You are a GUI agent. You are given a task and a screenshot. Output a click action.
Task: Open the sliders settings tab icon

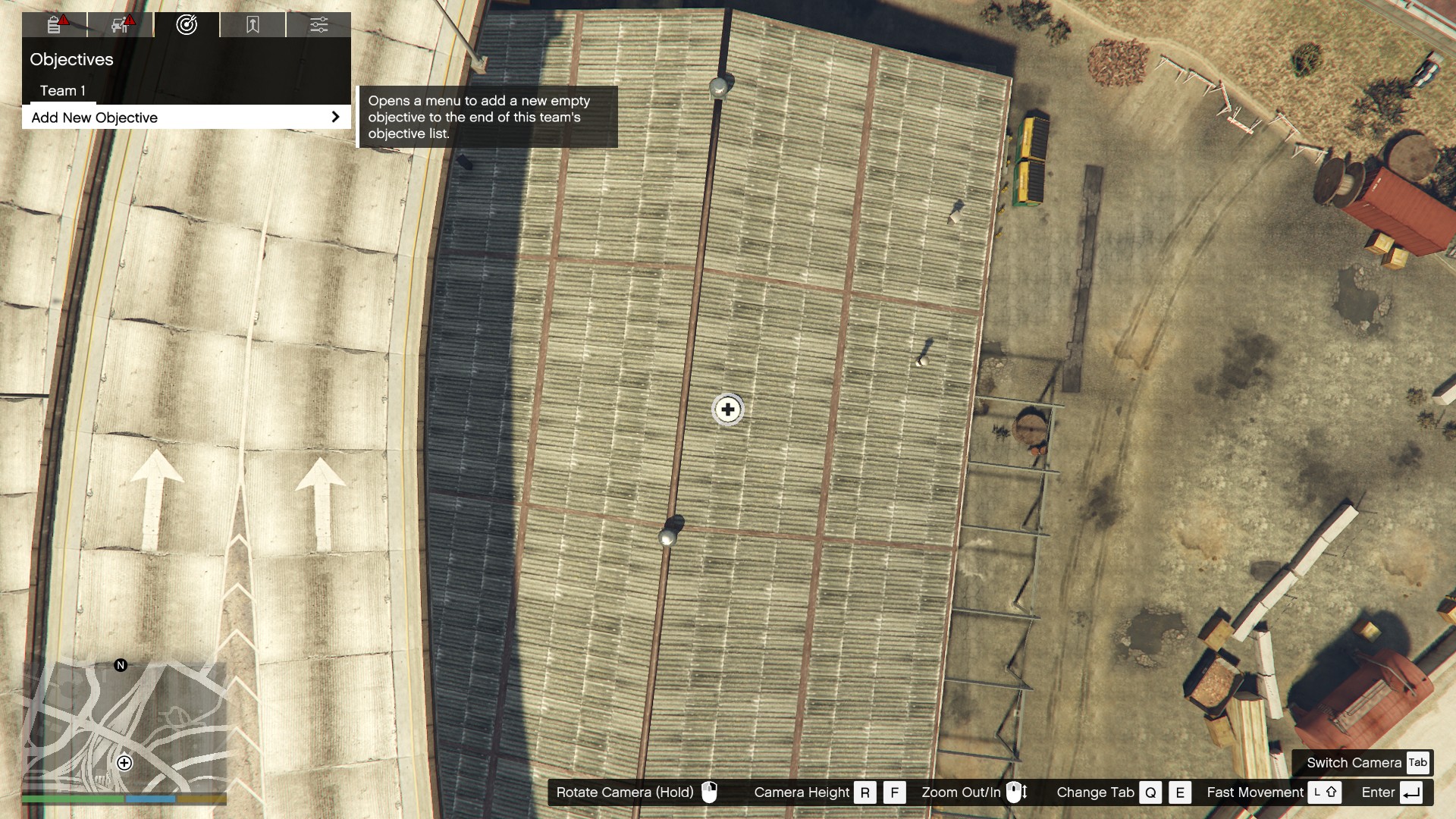(319, 24)
